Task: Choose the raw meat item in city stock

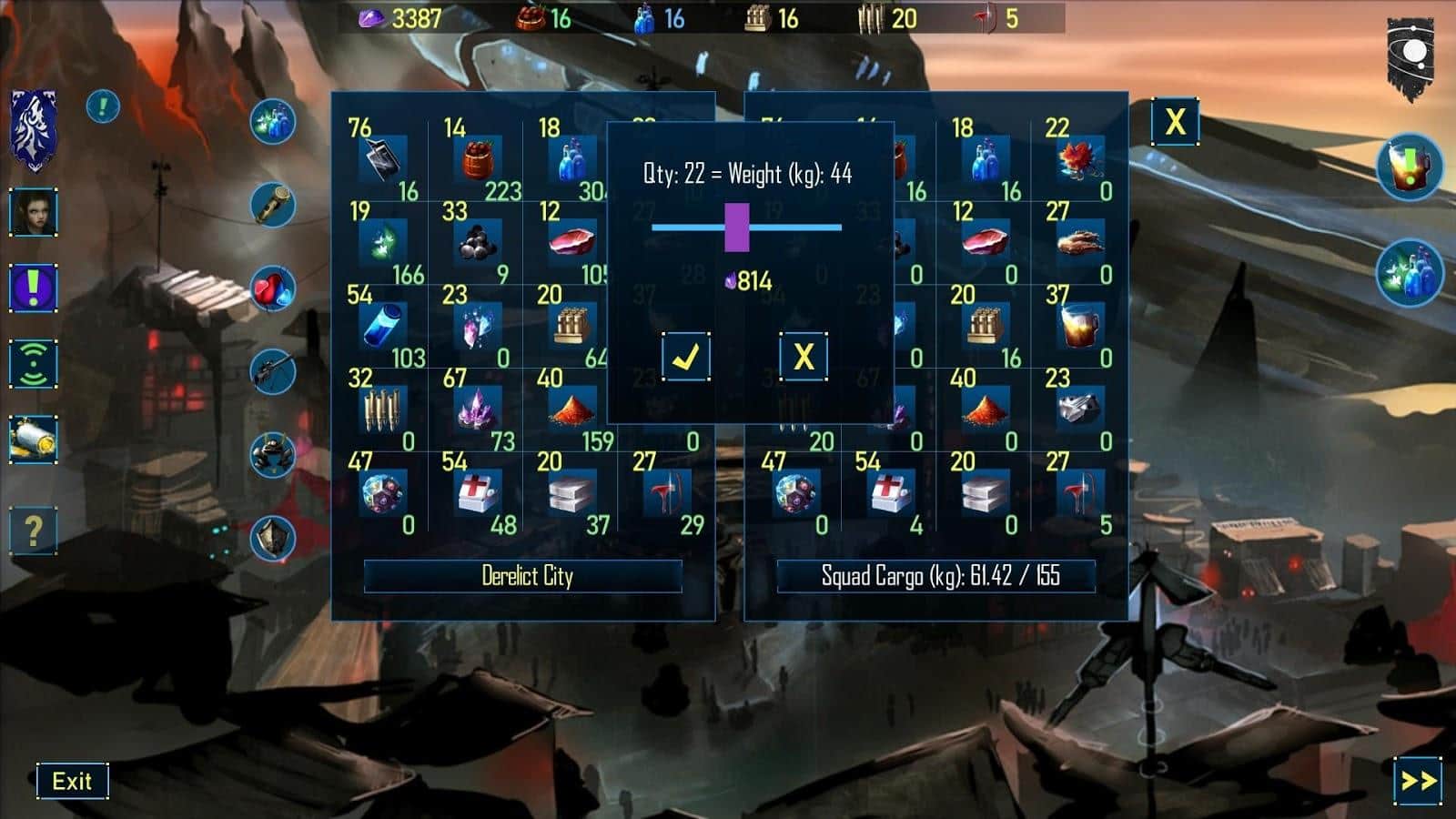Action: [x=572, y=243]
